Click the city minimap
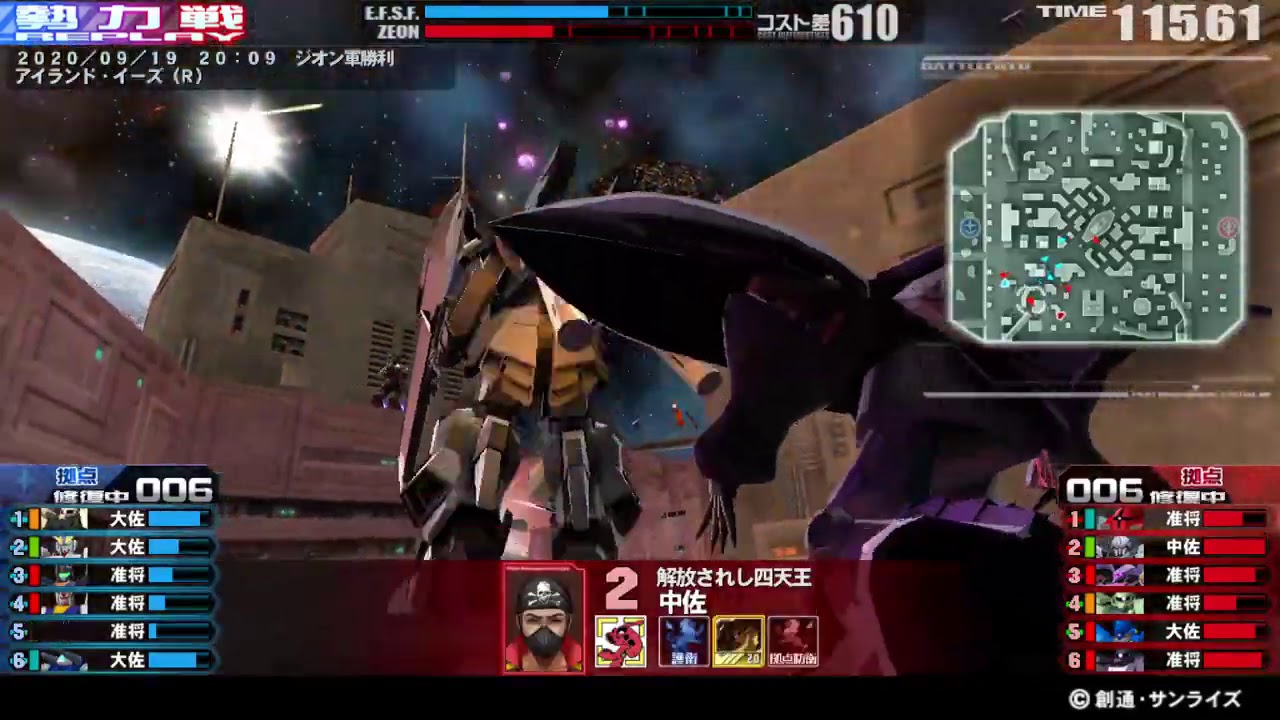Viewport: 1280px width, 720px height. 1096,226
